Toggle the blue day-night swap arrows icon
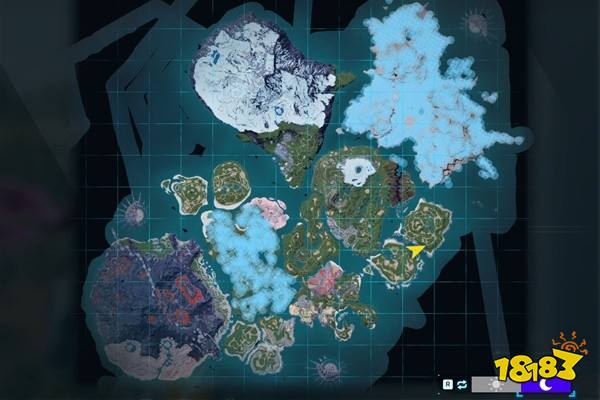This screenshot has width=600, height=400. pos(462,383)
